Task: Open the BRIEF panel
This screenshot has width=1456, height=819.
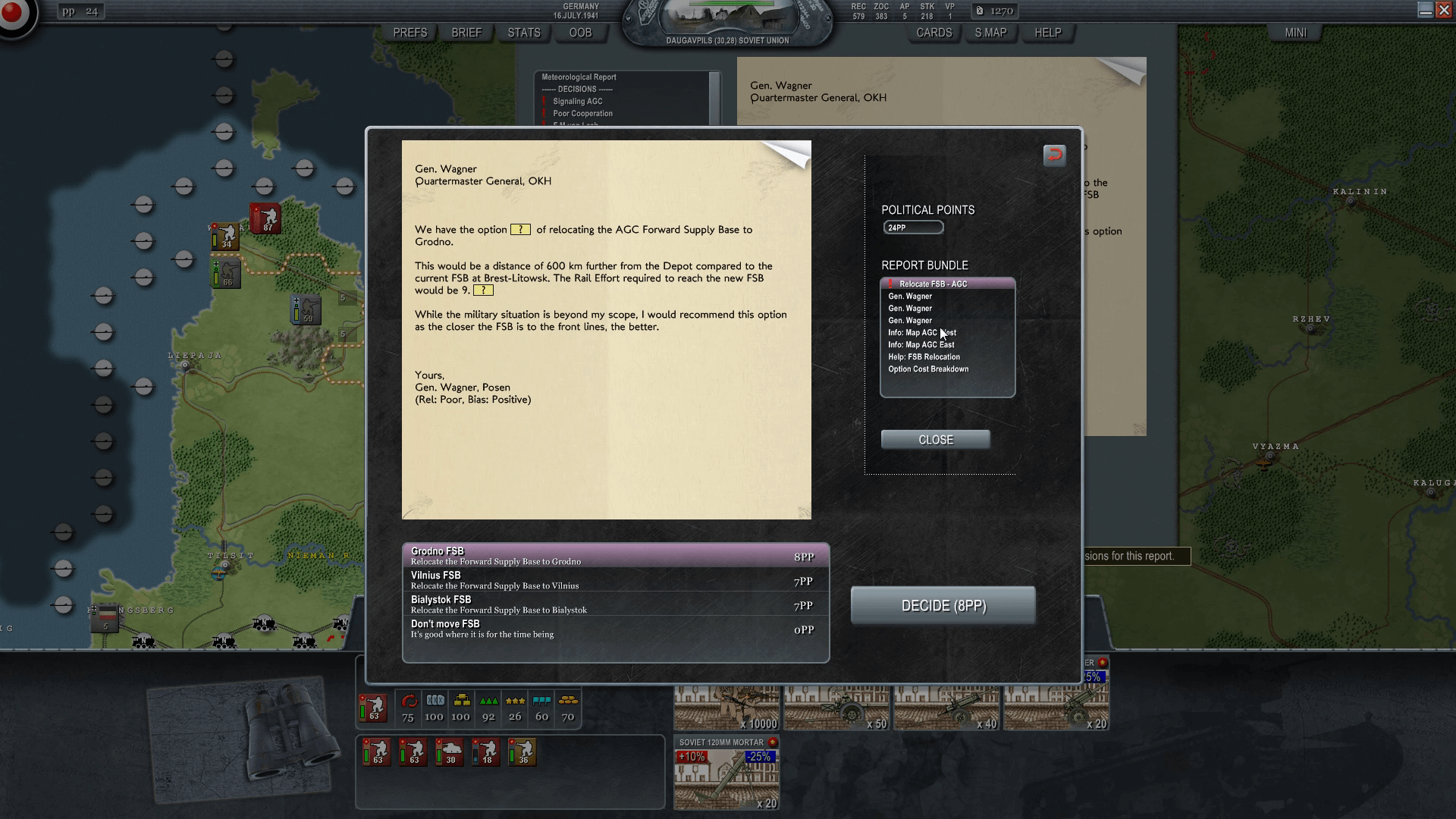Action: (466, 33)
